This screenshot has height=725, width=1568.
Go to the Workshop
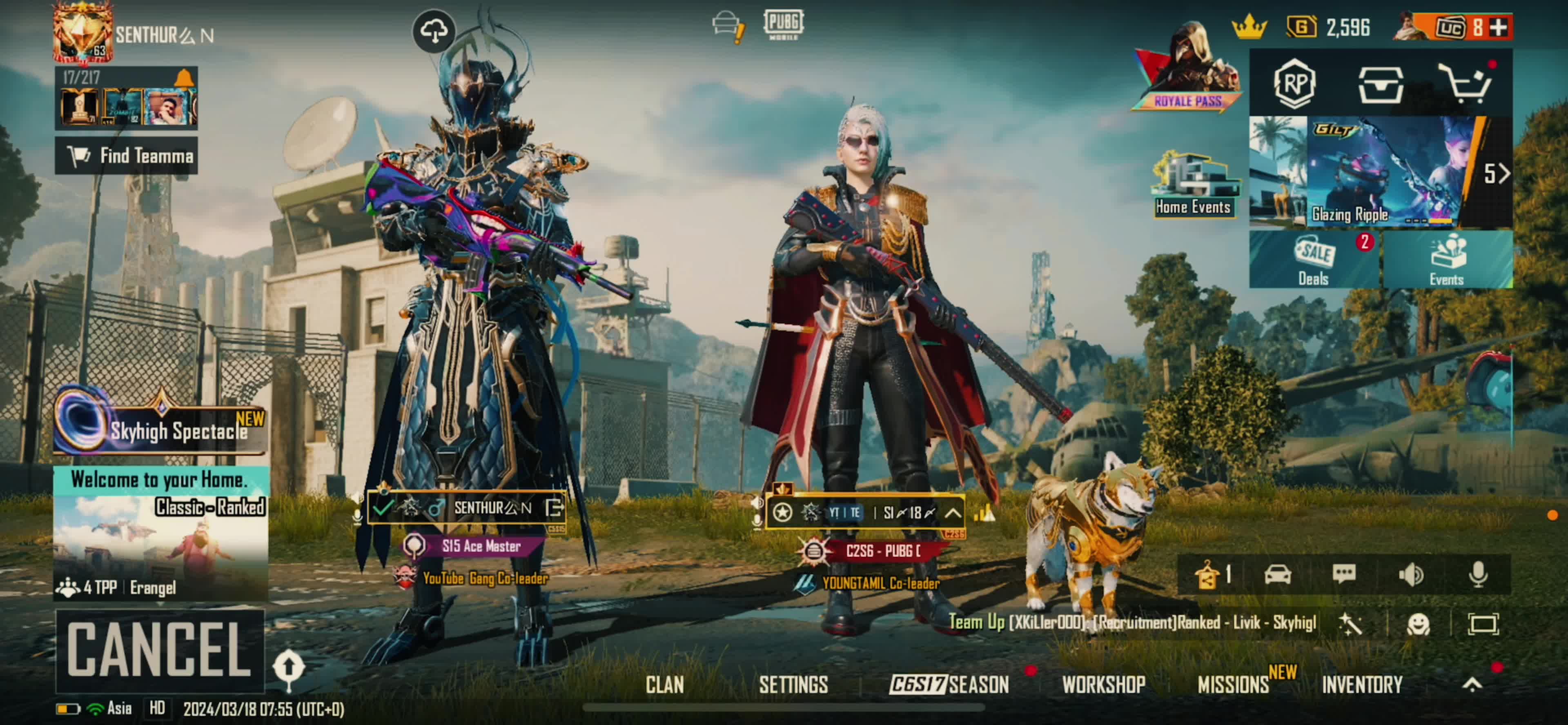1103,685
